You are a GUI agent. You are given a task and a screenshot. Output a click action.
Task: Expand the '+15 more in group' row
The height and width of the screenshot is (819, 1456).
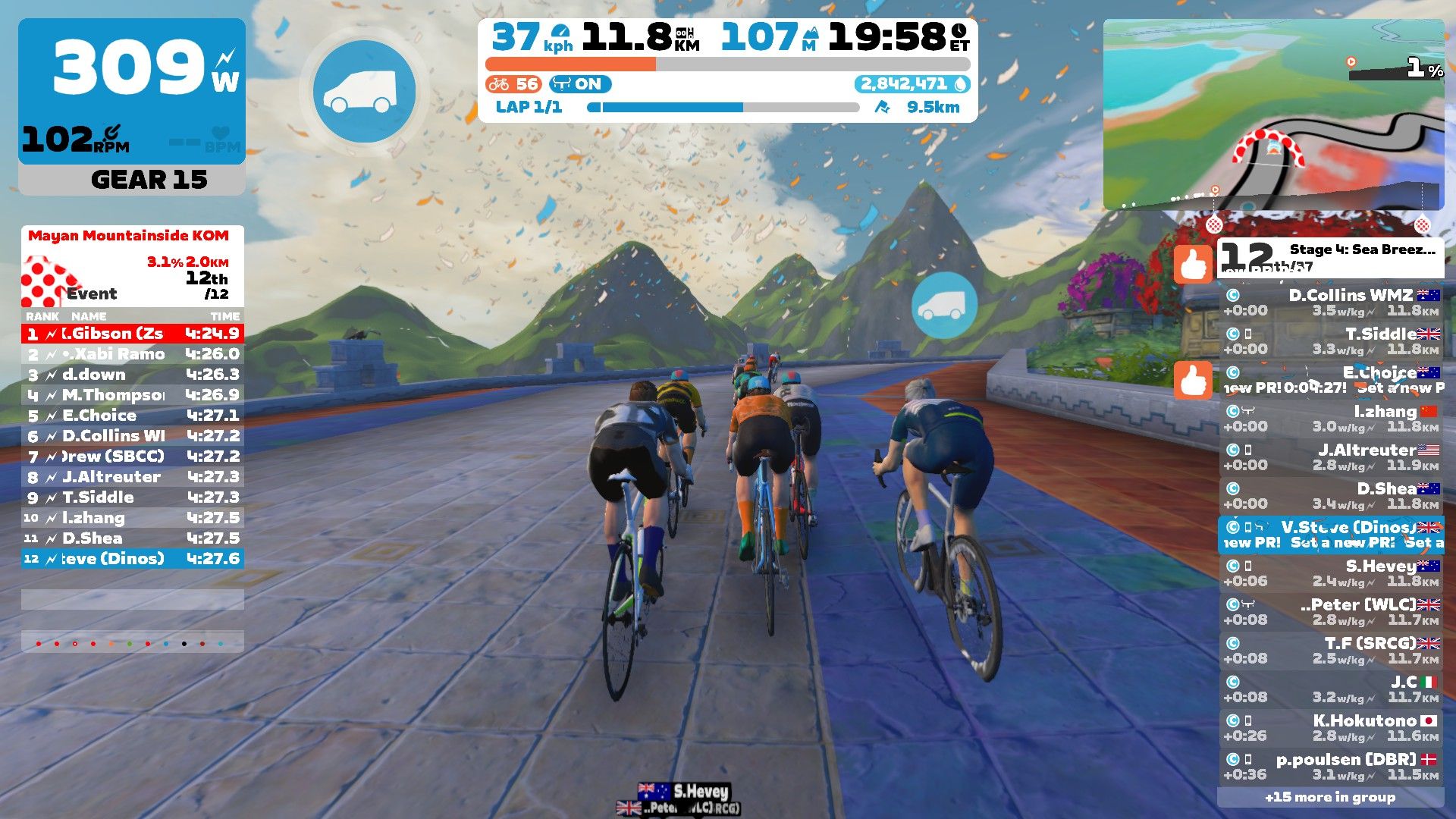1330,797
